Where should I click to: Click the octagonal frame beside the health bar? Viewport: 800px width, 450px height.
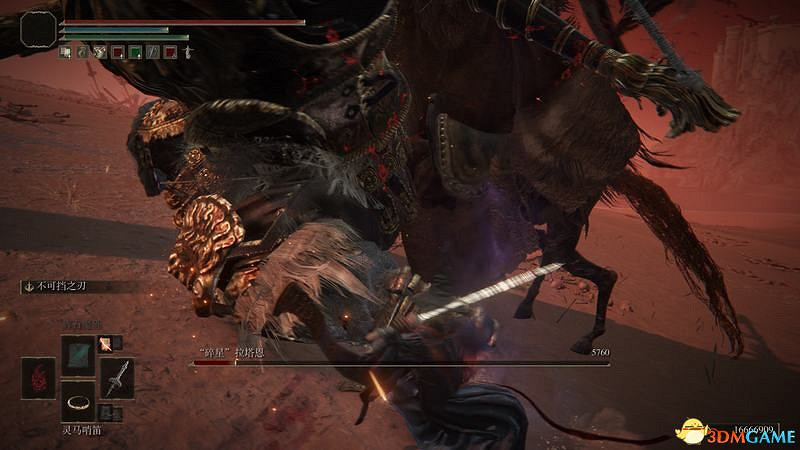click(x=38, y=28)
